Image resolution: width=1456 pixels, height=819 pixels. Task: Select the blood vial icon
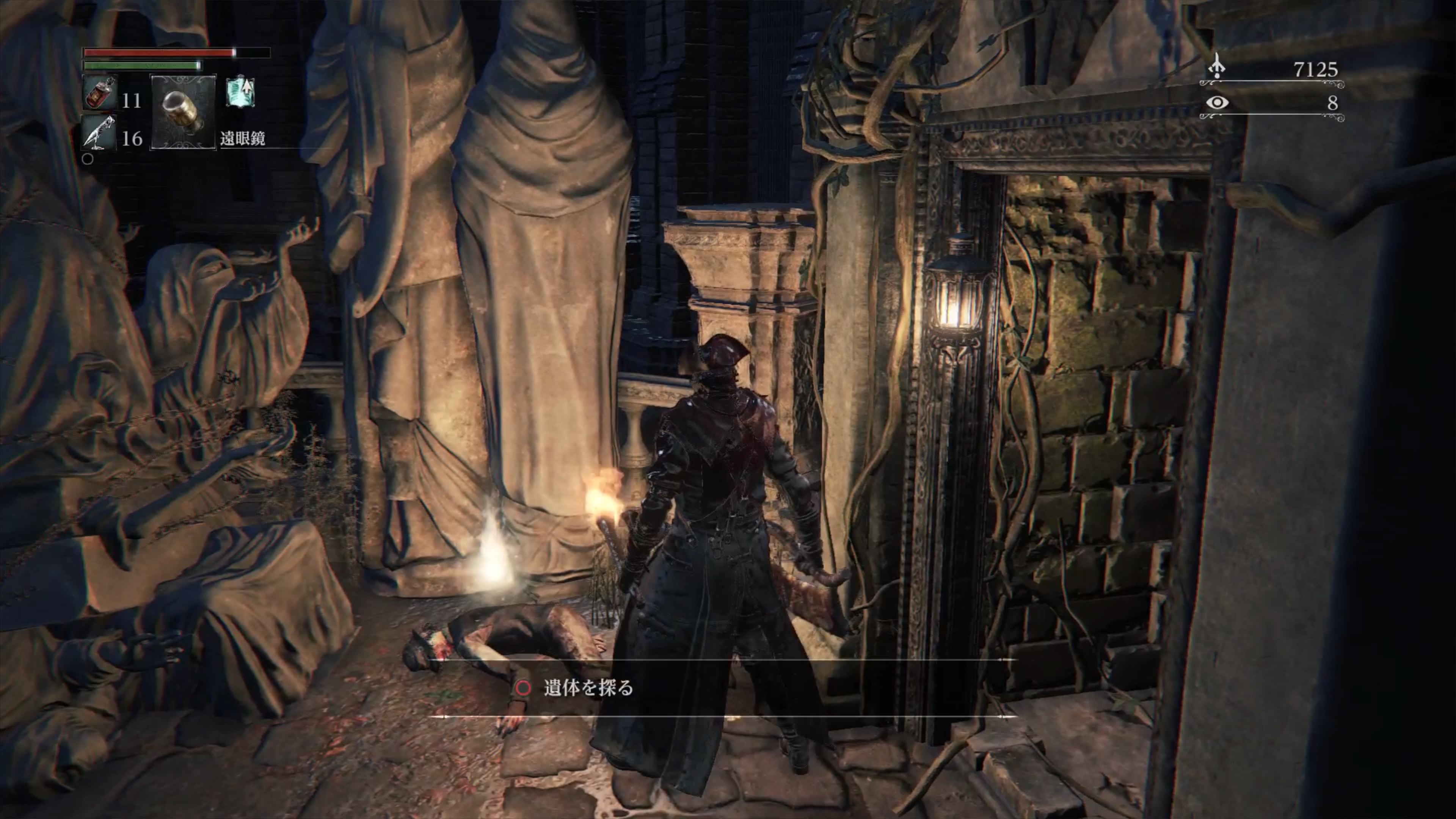pos(99,93)
